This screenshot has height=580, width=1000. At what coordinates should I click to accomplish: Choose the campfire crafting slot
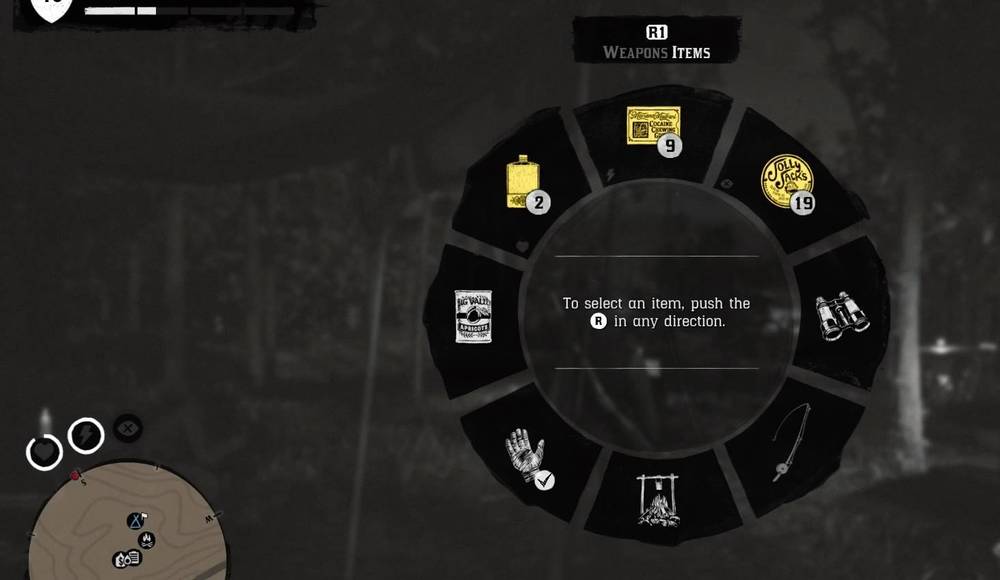point(657,499)
